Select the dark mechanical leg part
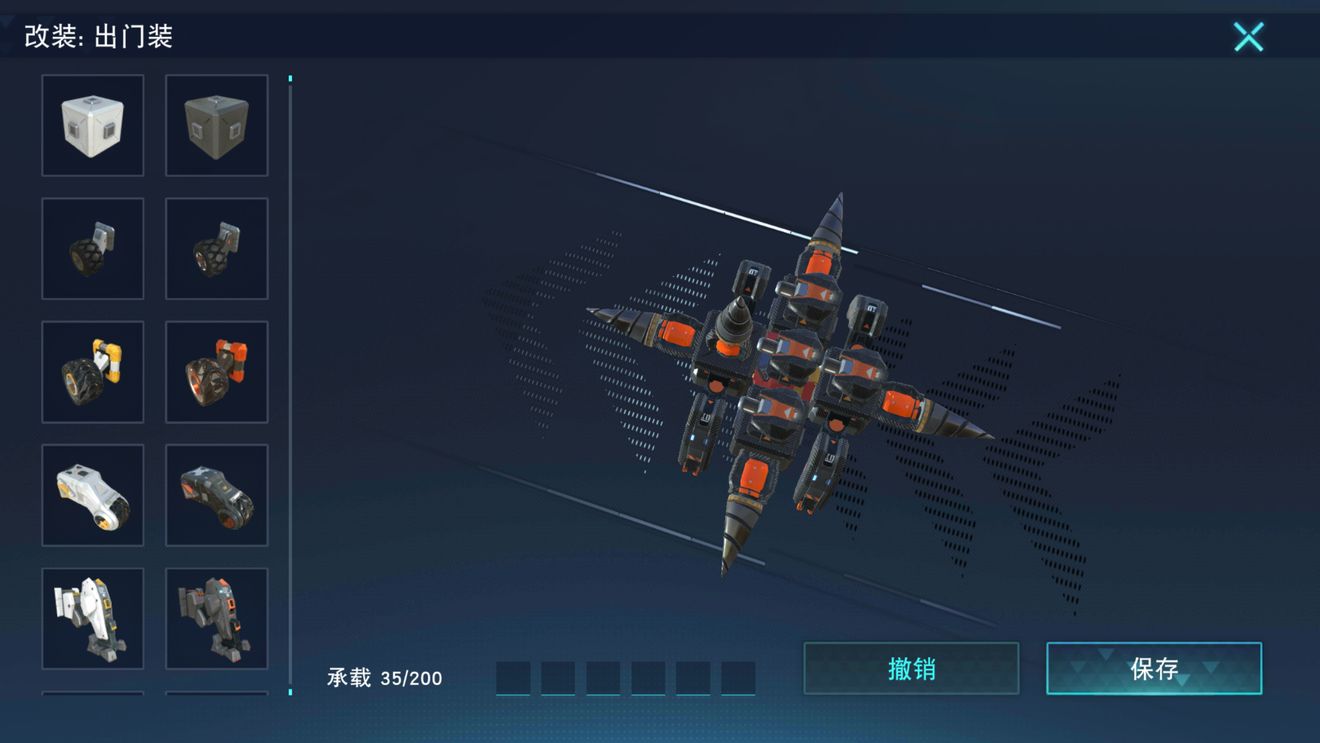The width and height of the screenshot is (1320, 743). (217, 619)
